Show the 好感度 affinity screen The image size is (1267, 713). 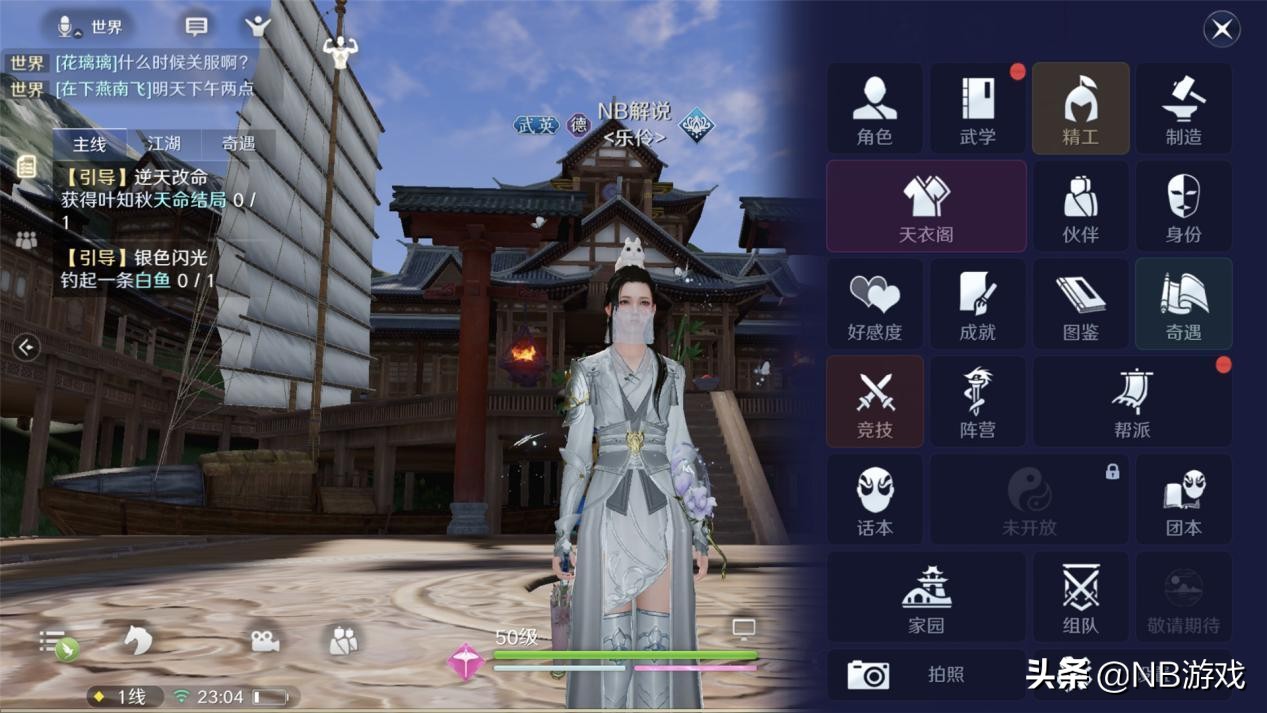pos(875,304)
